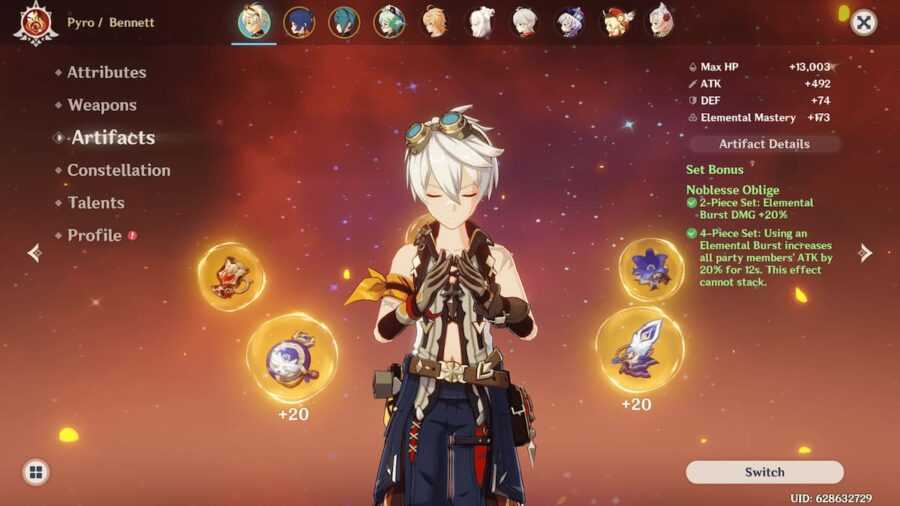View Bennett's Profile section

pyautogui.click(x=94, y=236)
